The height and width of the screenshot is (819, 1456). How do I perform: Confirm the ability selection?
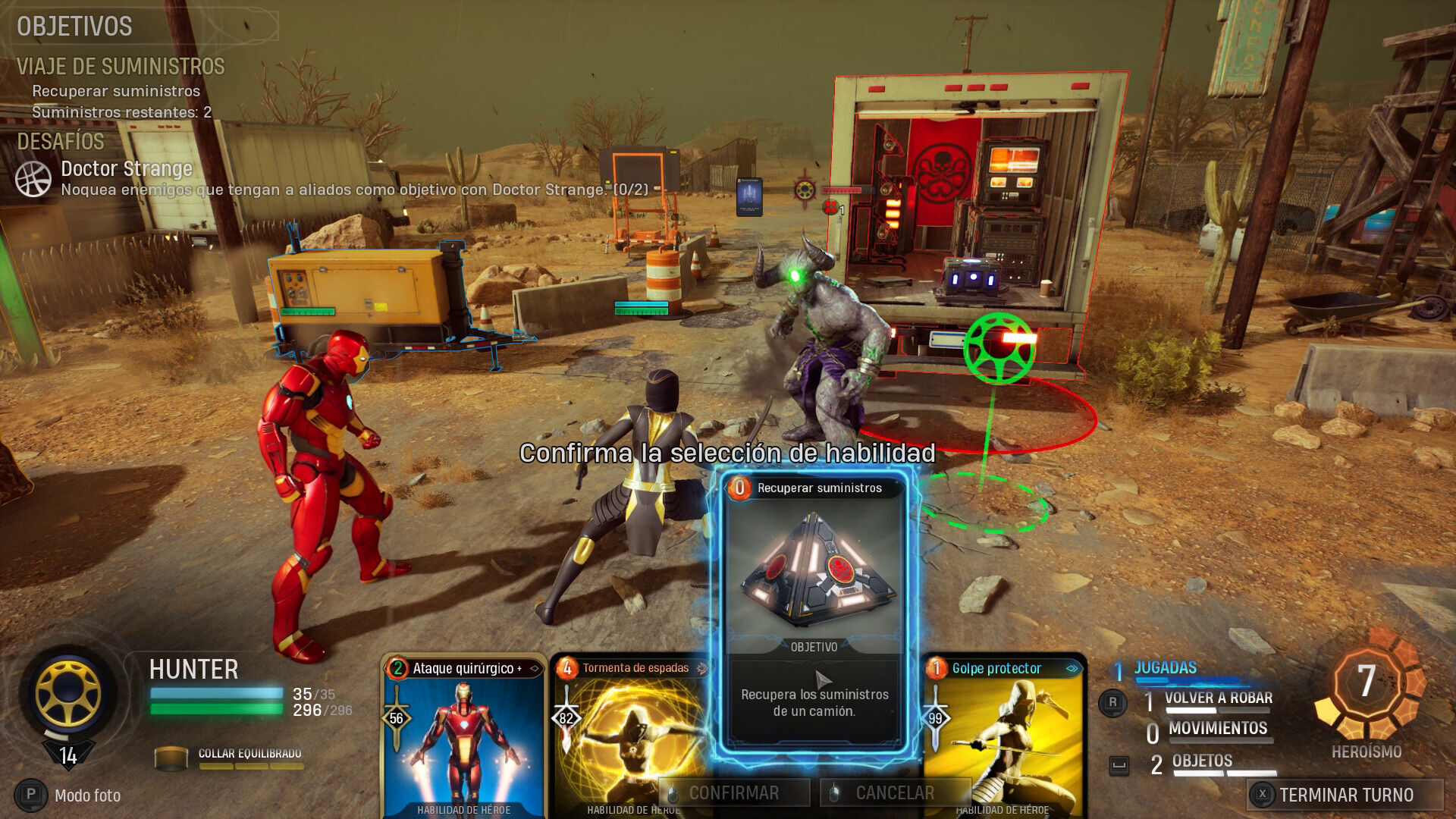coord(733,793)
